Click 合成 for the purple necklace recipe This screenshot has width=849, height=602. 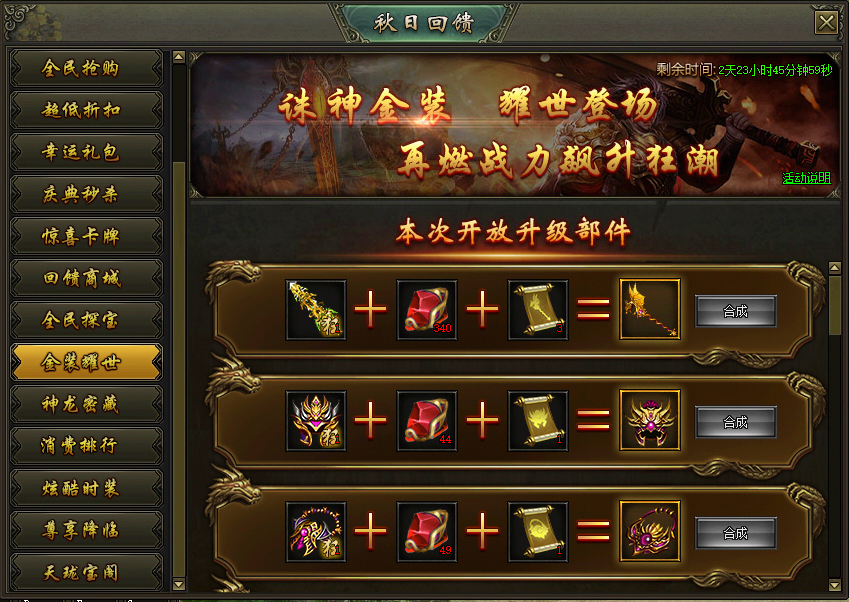pyautogui.click(x=735, y=533)
